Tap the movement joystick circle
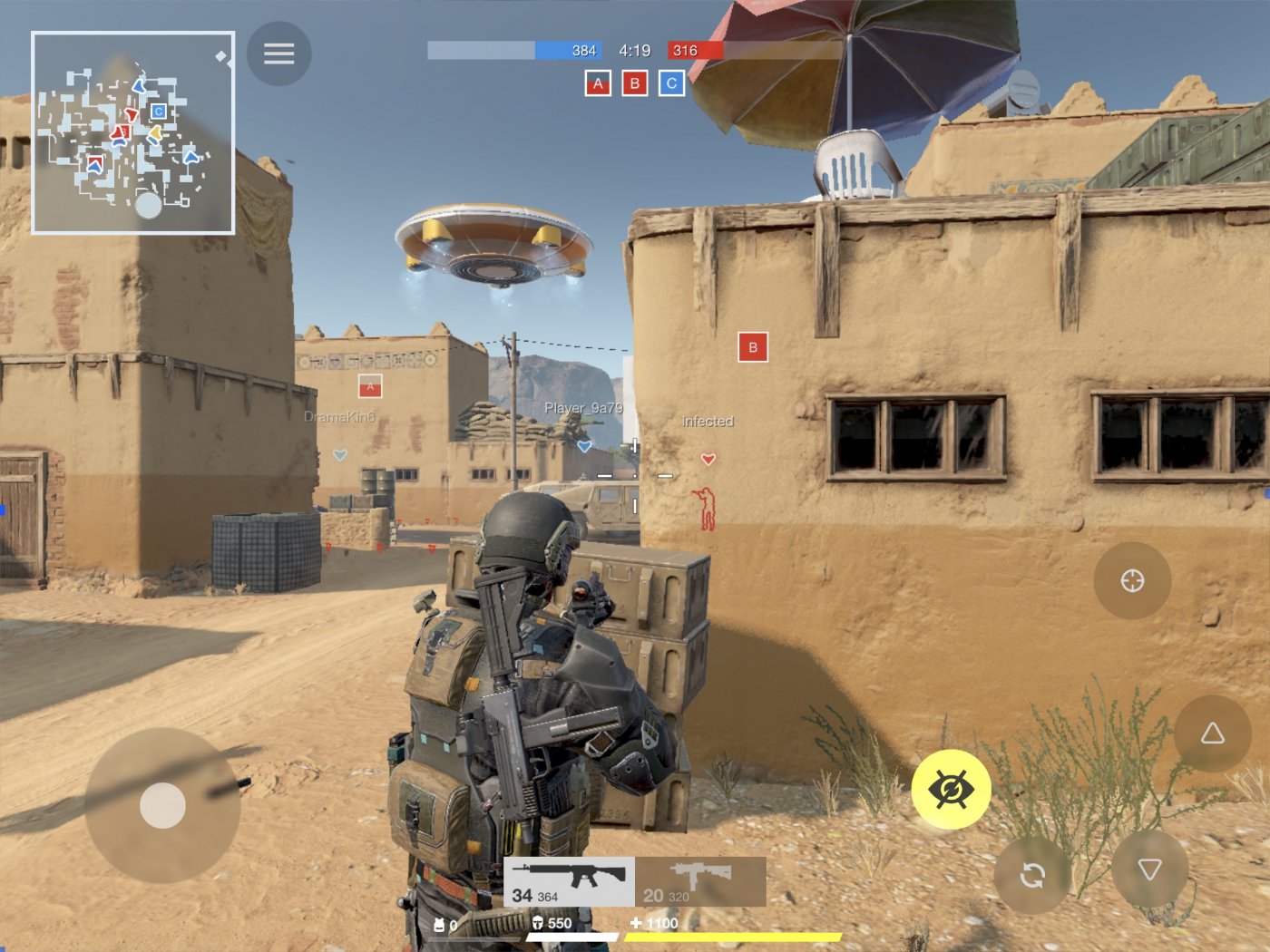1270x952 pixels. tap(163, 805)
